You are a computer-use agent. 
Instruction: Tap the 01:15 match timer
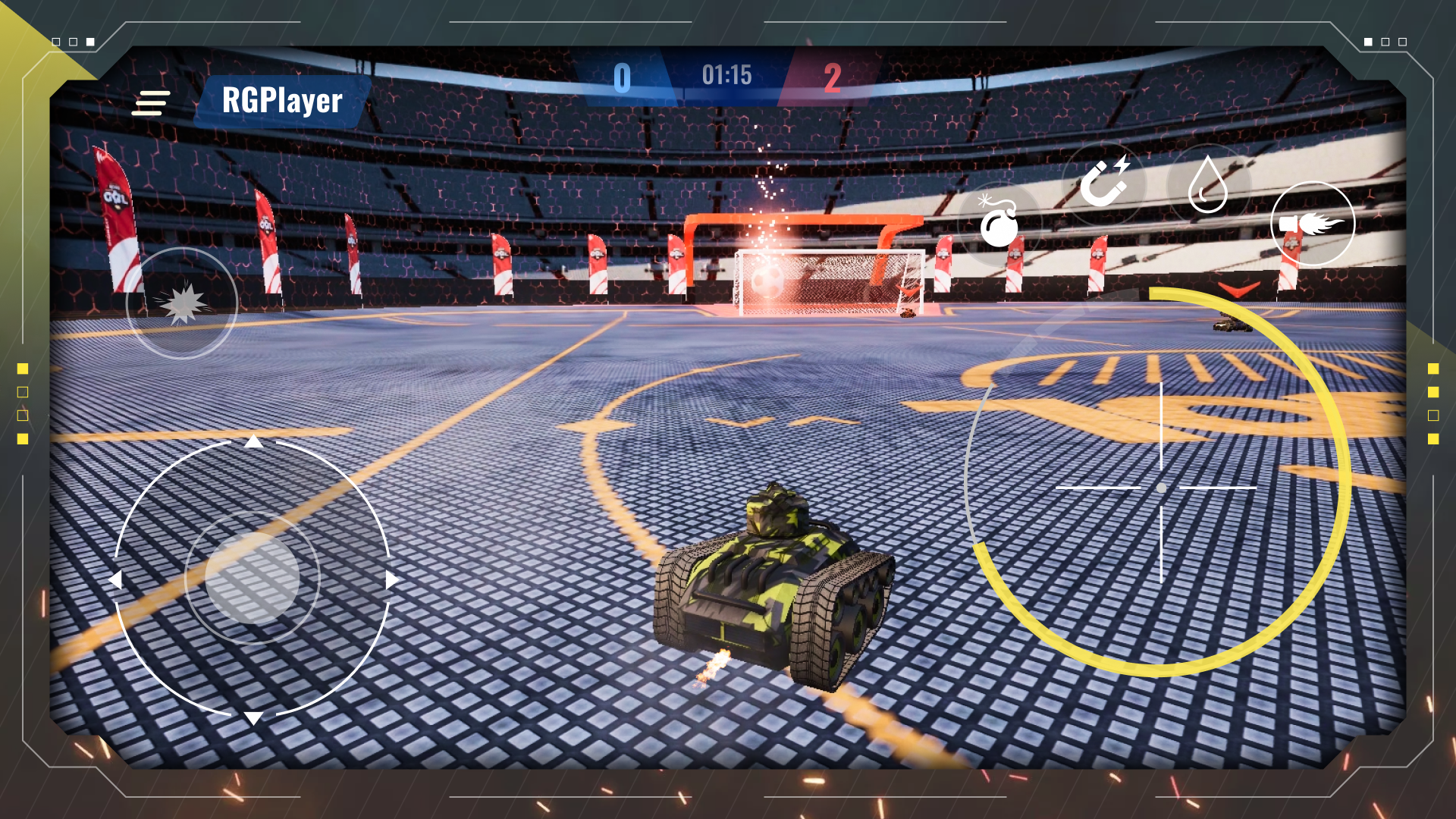click(x=726, y=76)
